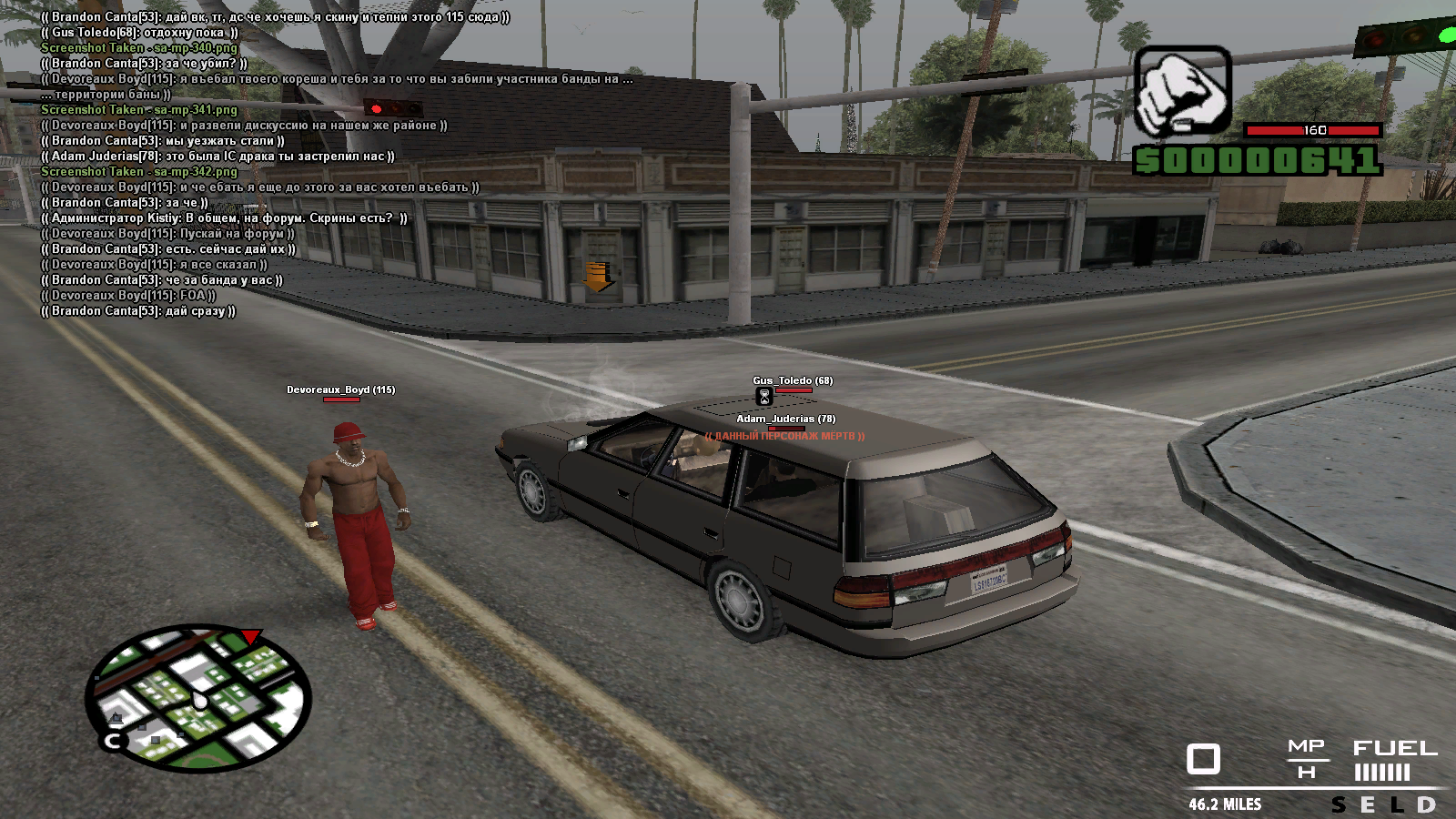Viewport: 1456px width, 819px height.
Task: Click the administrator Kistiy chat message
Action: point(224,218)
